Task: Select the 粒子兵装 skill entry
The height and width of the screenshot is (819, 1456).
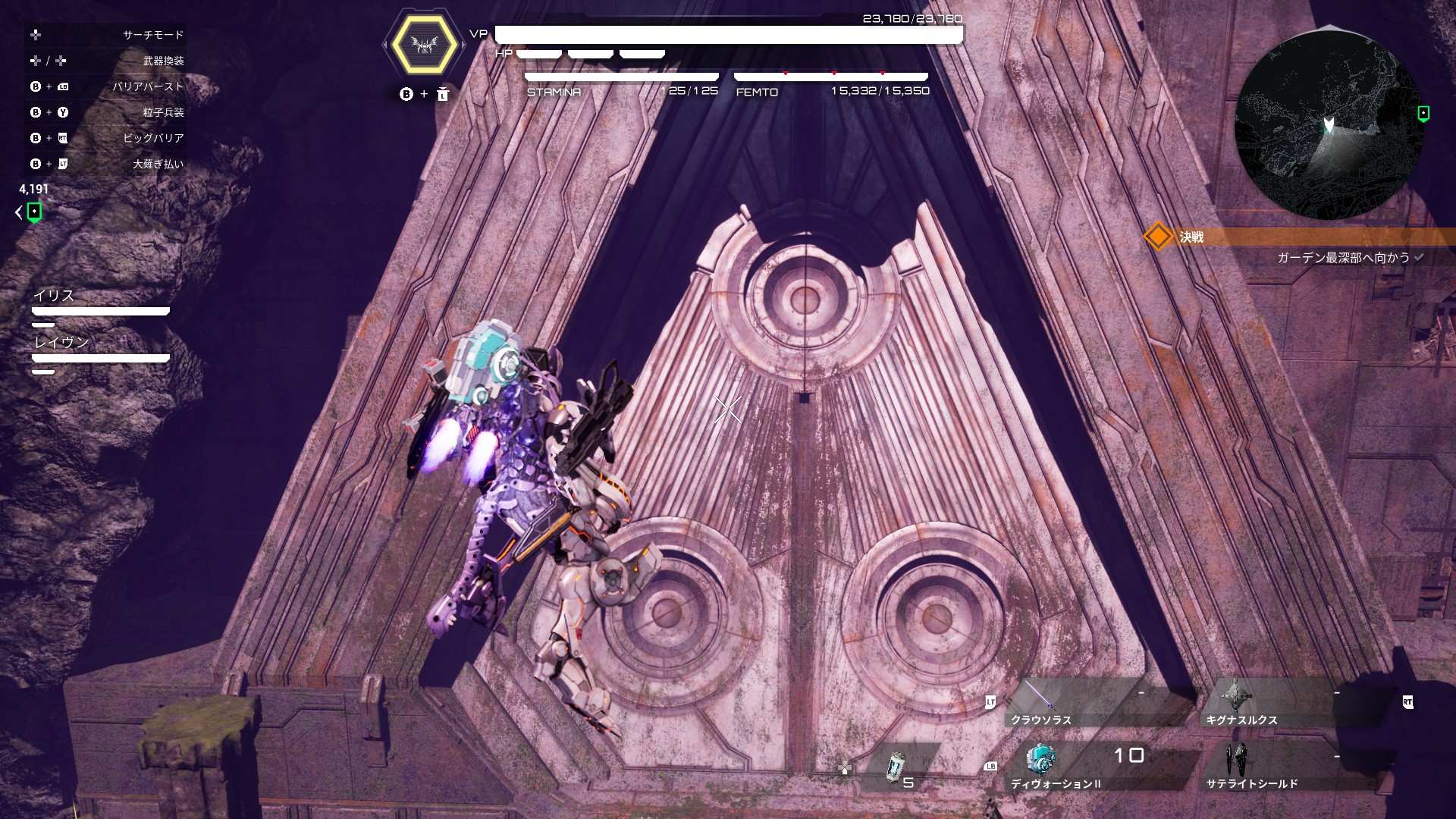Action: coord(163,112)
